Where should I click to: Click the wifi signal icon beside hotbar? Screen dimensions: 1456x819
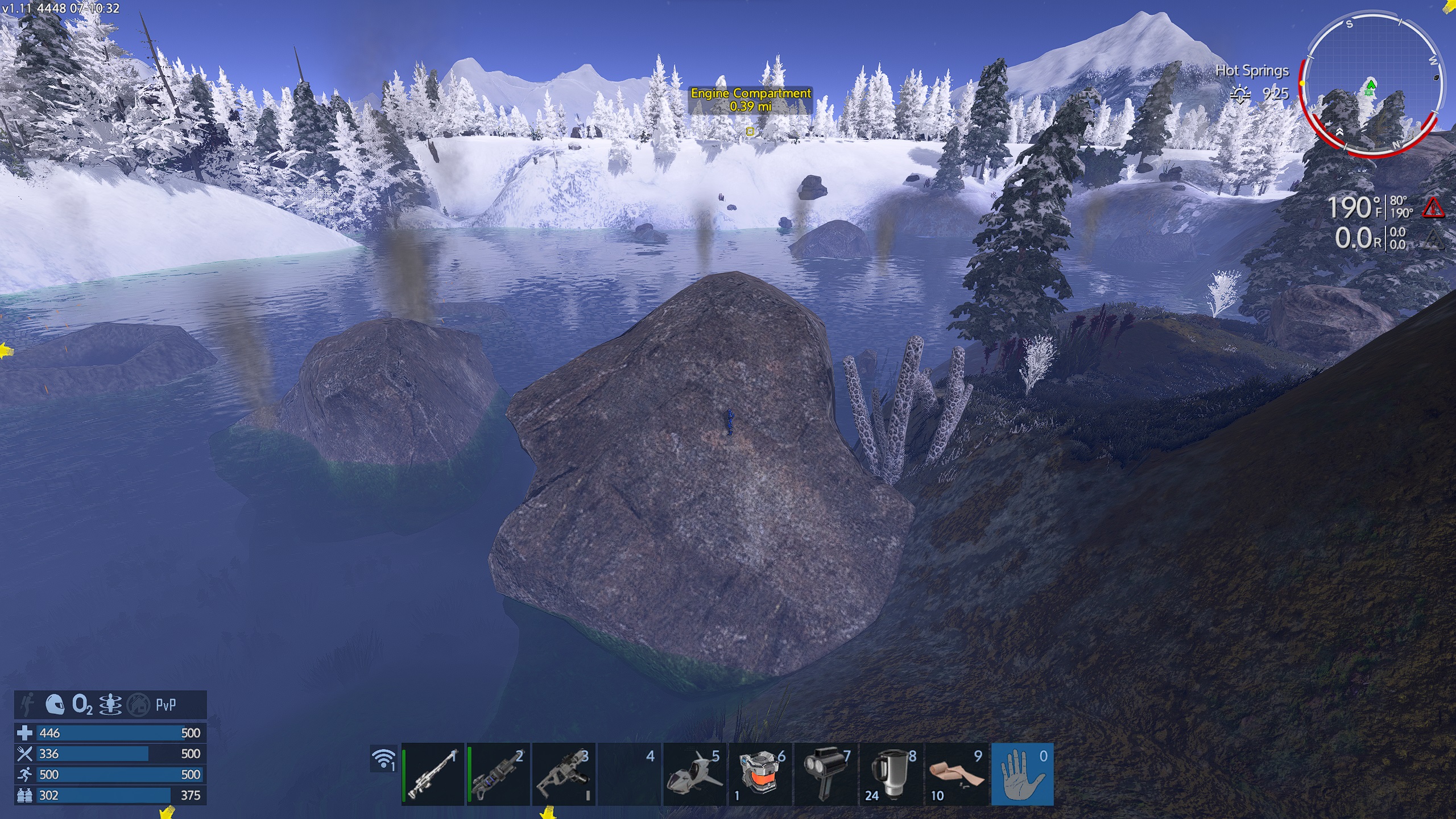click(384, 759)
